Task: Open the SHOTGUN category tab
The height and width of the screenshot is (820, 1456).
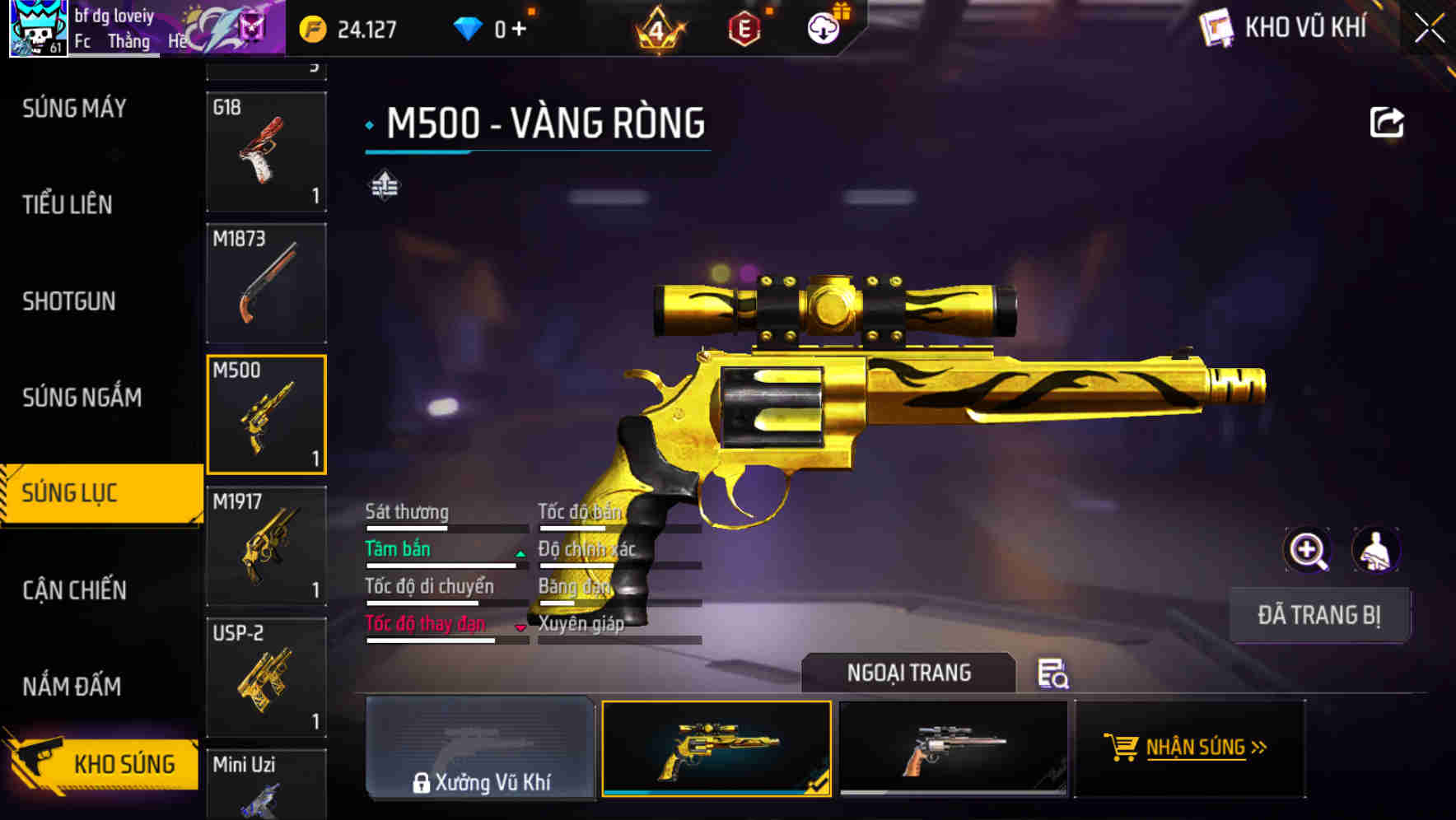Action: [x=69, y=301]
